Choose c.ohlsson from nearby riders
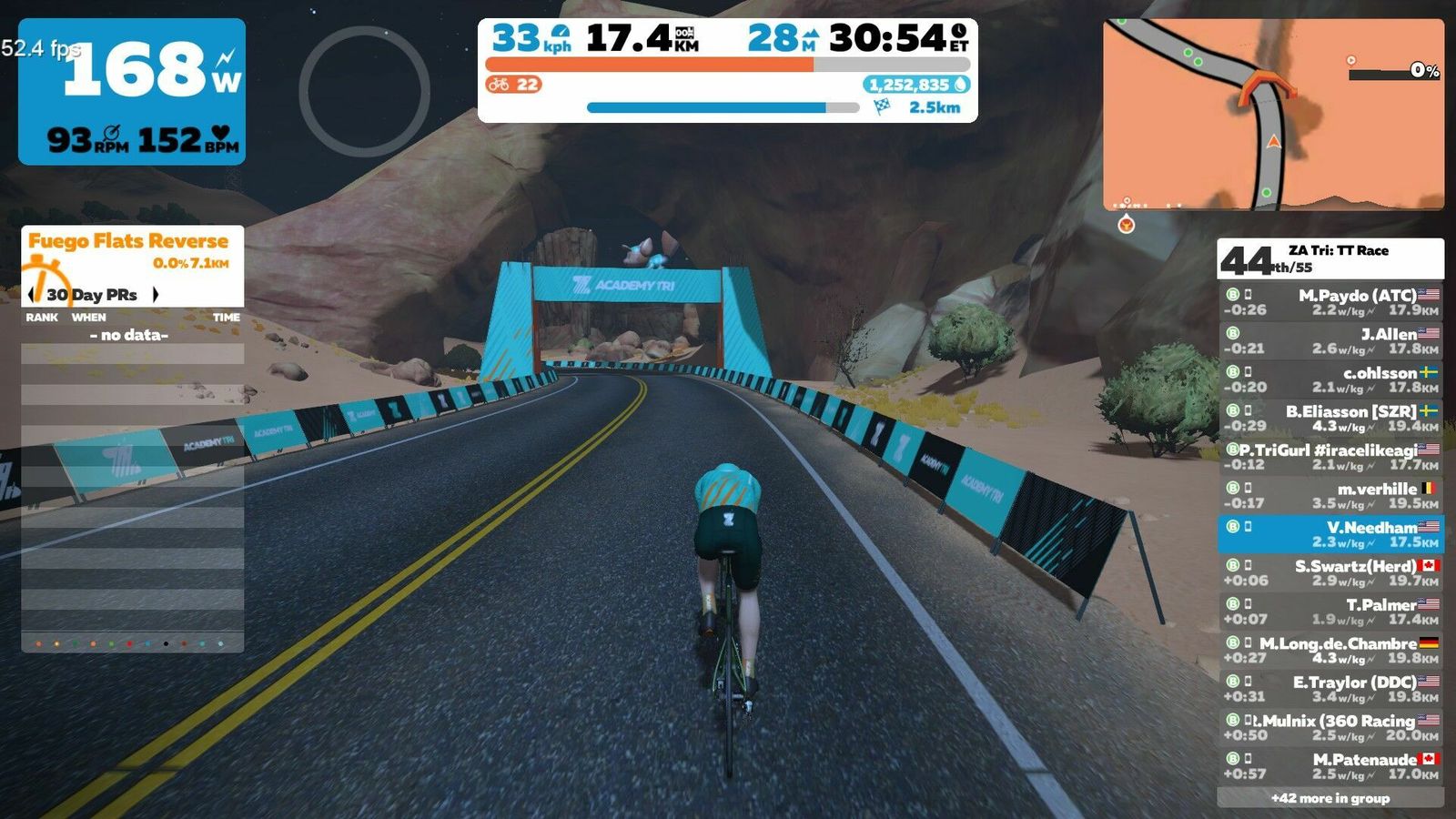The image size is (1456, 819). click(1330, 379)
